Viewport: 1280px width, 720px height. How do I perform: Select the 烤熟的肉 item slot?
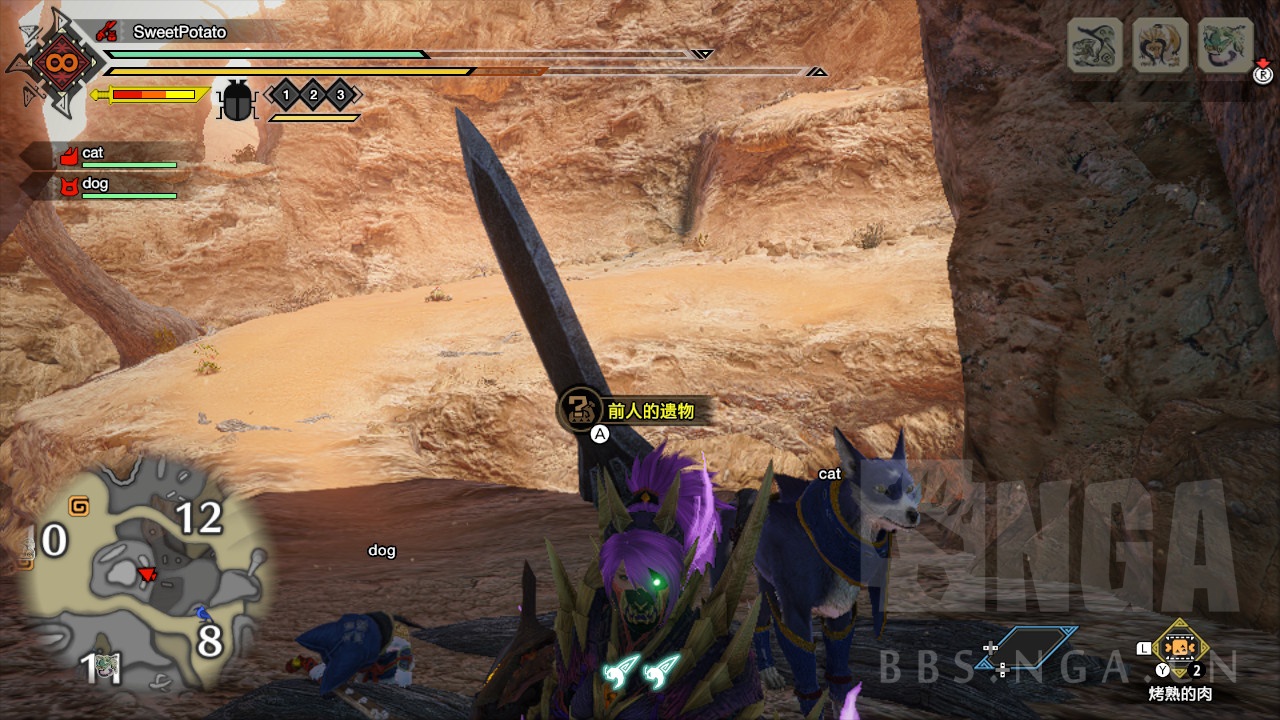[1181, 648]
